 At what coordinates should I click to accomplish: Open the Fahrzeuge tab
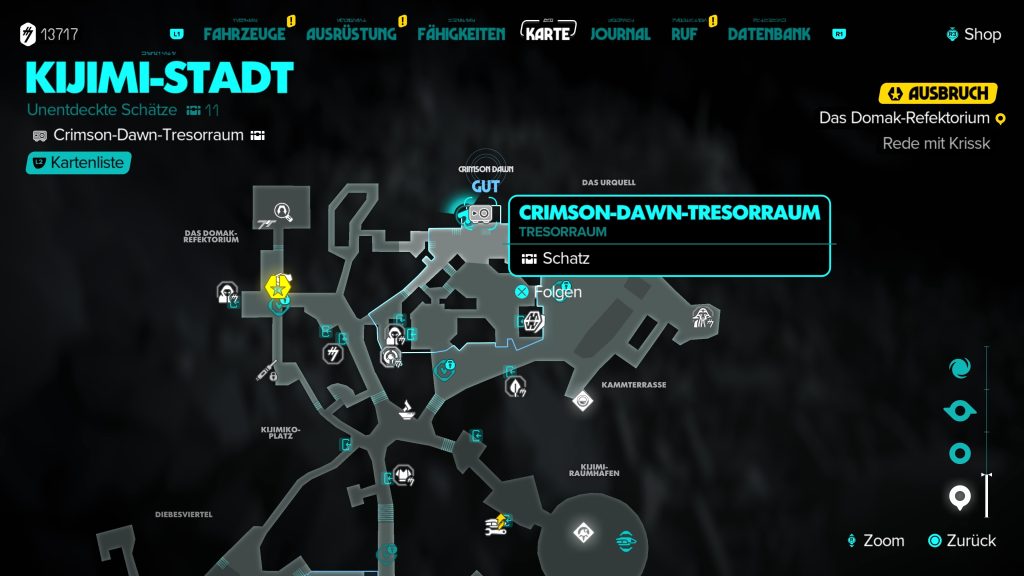coord(244,34)
